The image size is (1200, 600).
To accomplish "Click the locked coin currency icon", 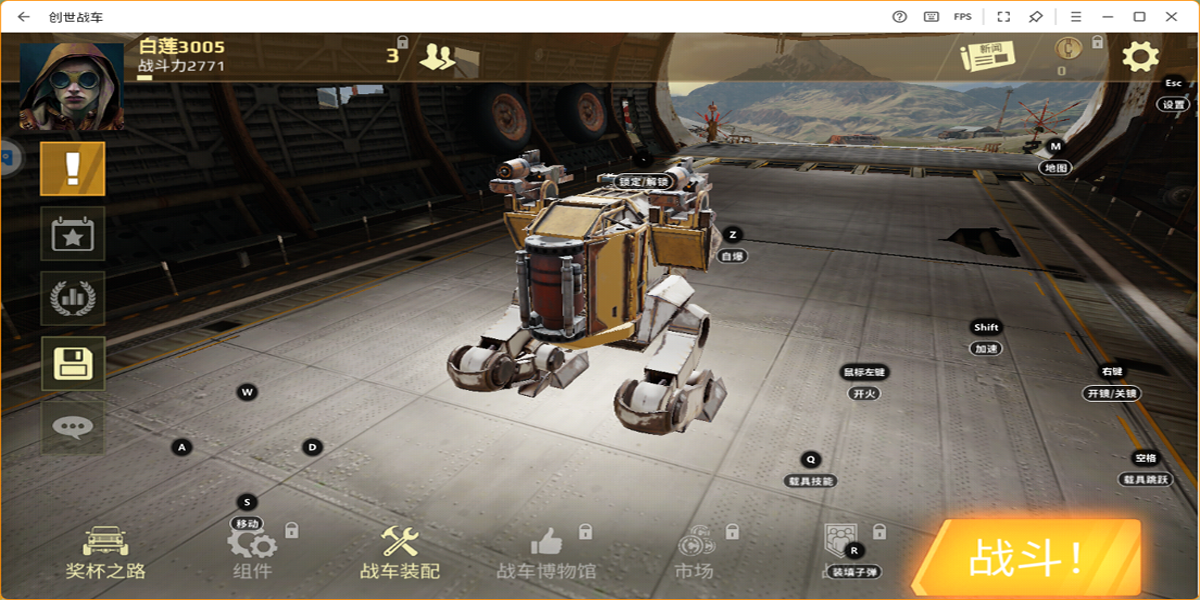I will pos(1069,50).
